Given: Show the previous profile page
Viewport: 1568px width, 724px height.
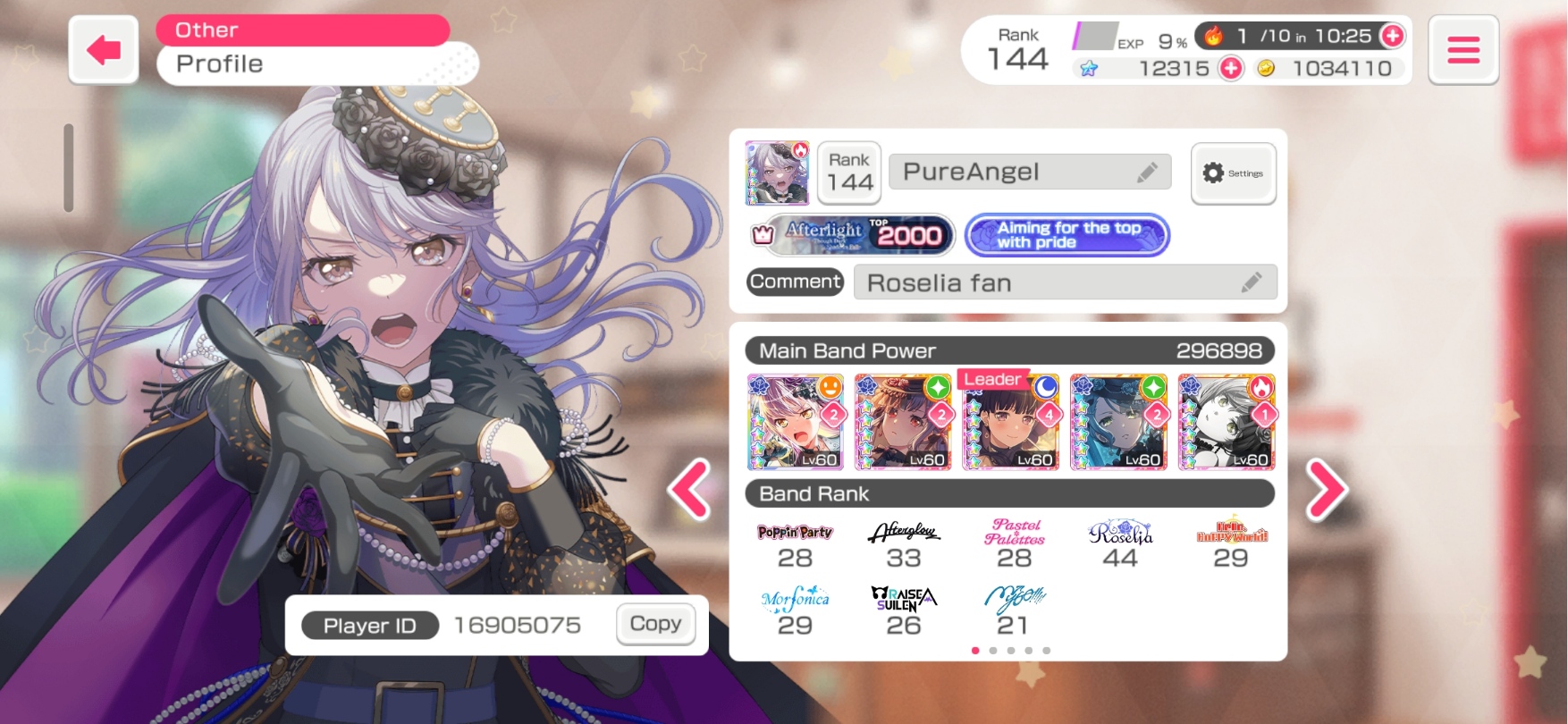Looking at the screenshot, I should pos(690,489).
